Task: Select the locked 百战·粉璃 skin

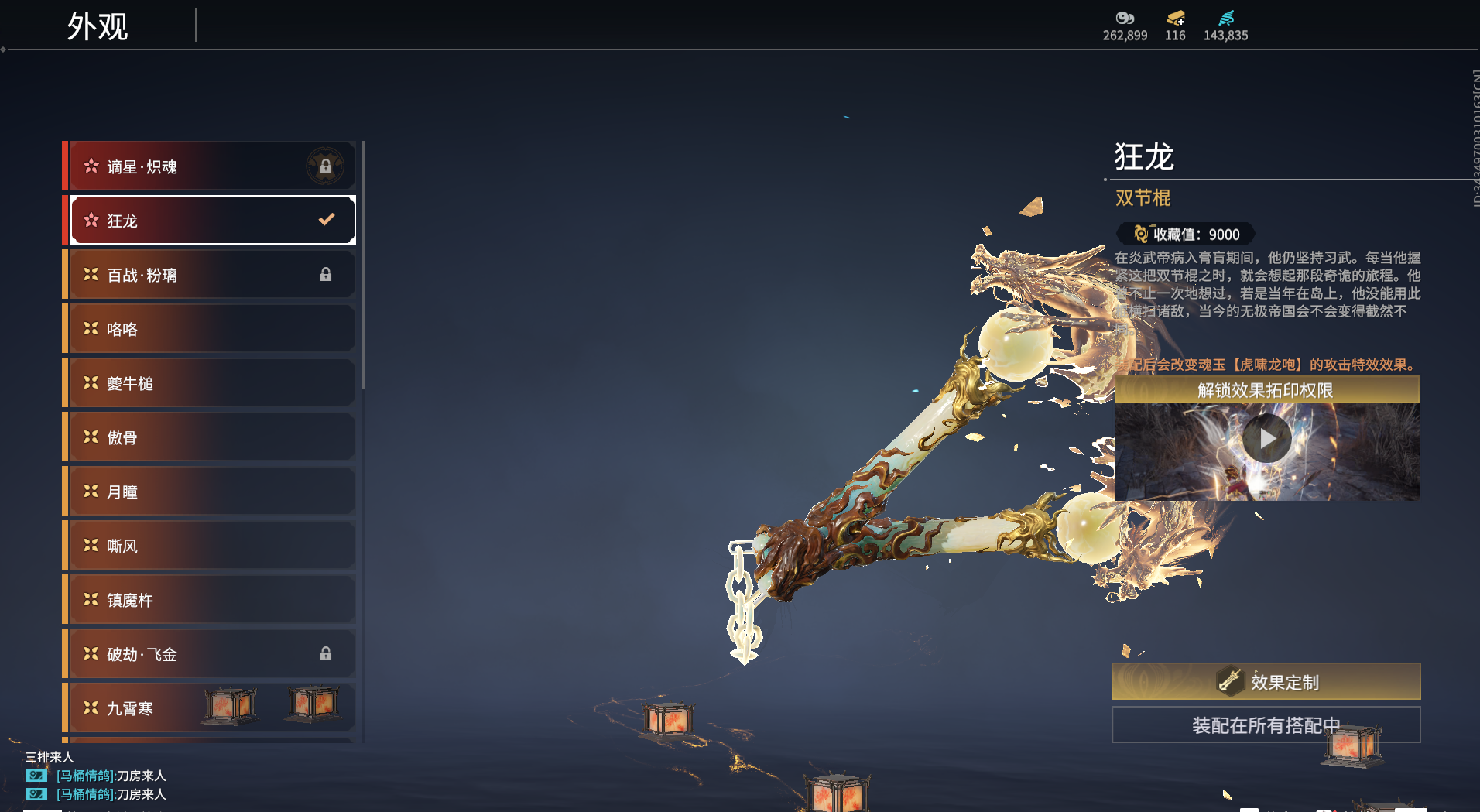Action: click(x=211, y=275)
